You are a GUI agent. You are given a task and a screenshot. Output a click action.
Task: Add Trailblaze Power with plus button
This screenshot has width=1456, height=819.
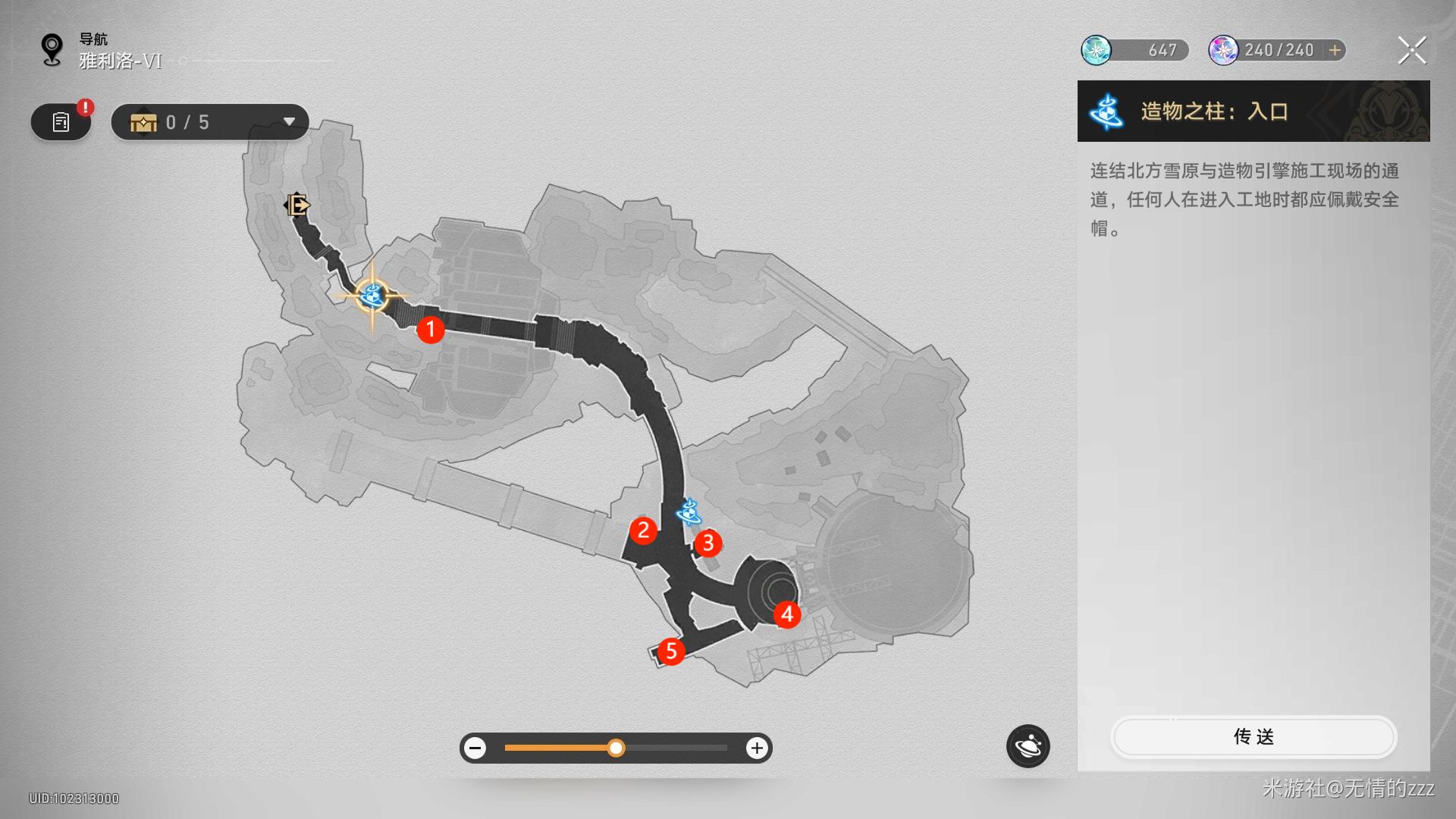[x=1335, y=50]
